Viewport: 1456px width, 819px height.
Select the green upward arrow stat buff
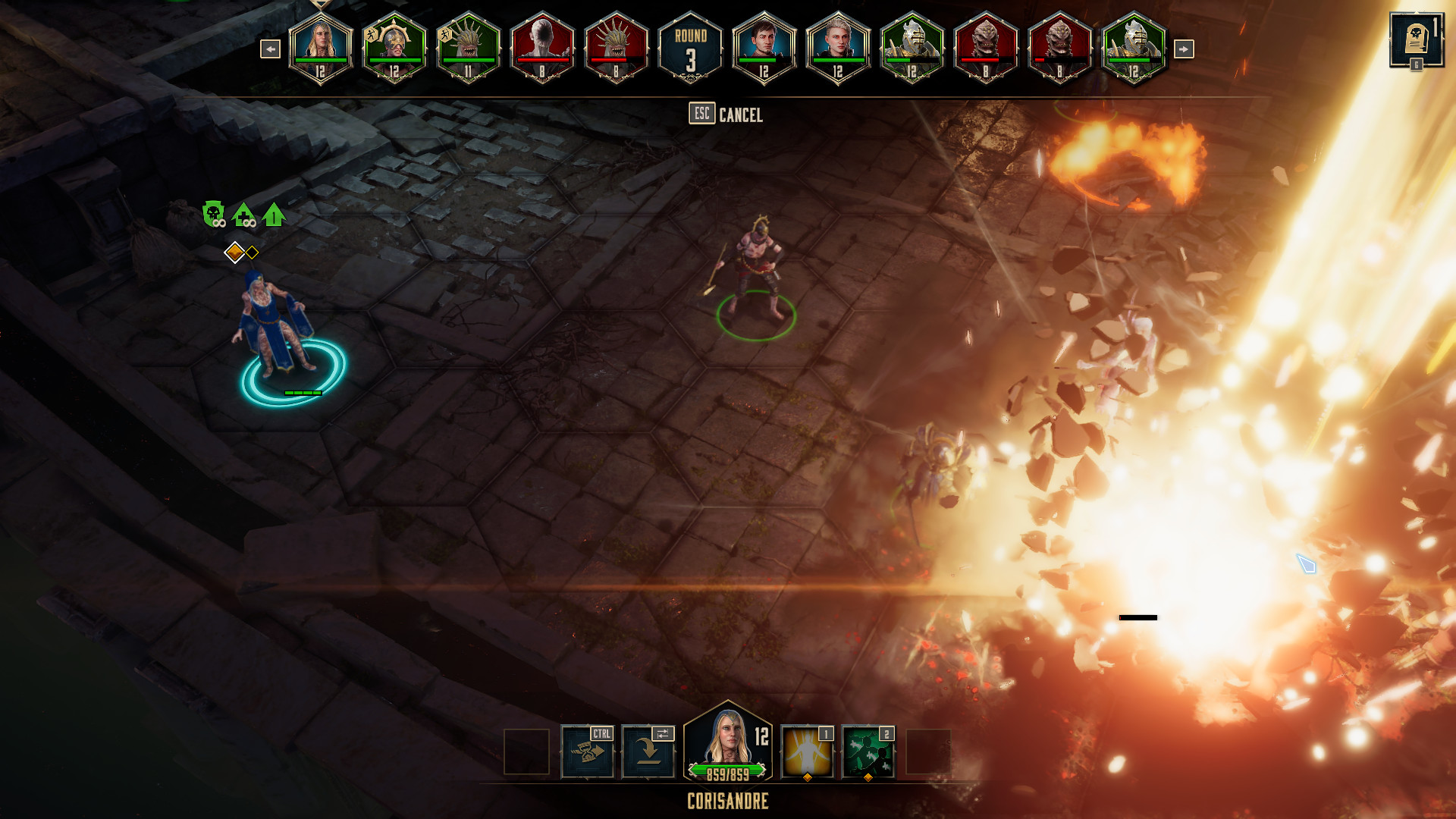coord(274,213)
